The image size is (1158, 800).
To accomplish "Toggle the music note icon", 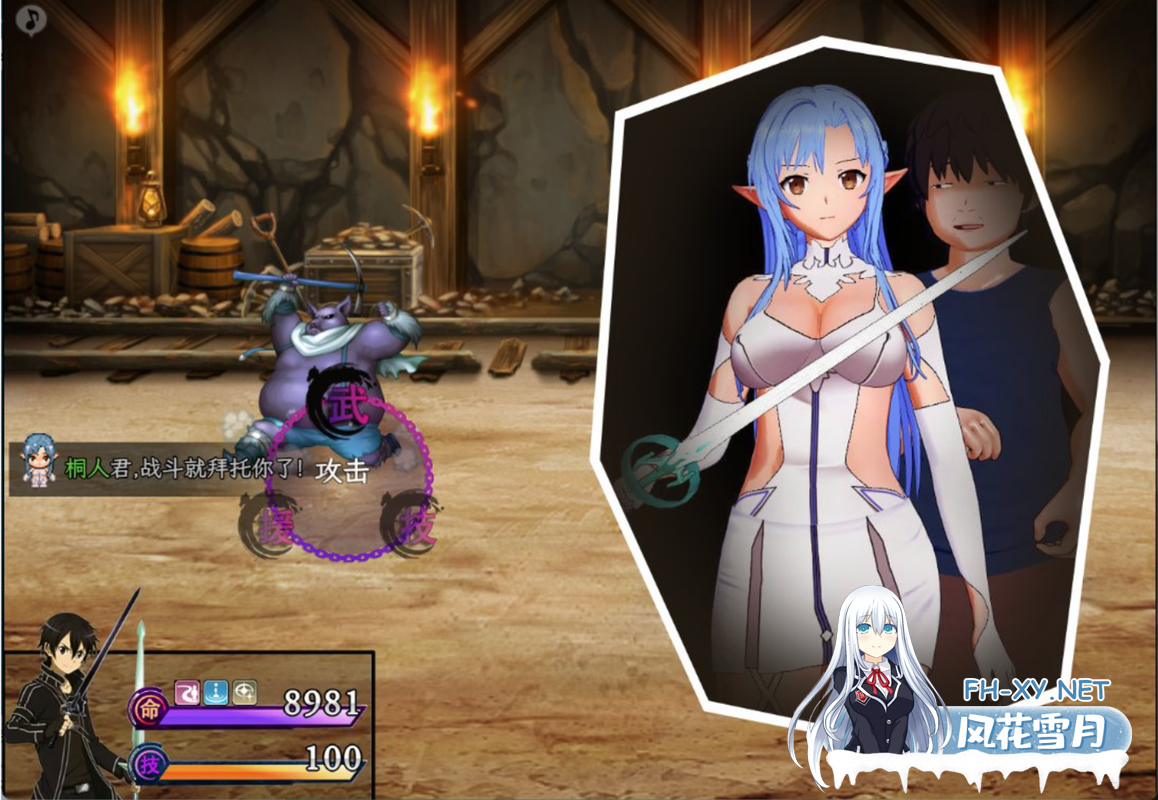I will (32, 19).
